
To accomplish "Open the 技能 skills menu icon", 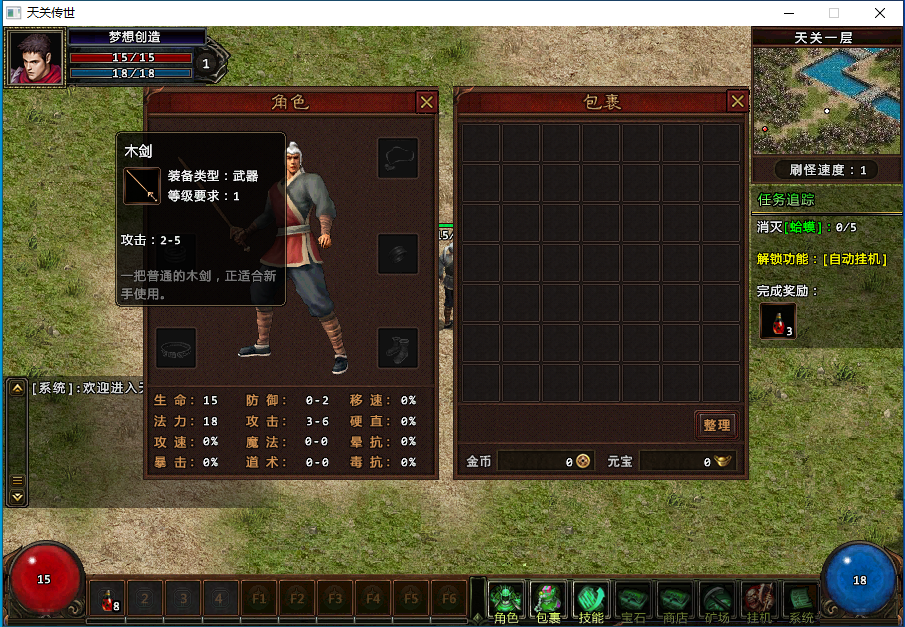I will coord(591,600).
